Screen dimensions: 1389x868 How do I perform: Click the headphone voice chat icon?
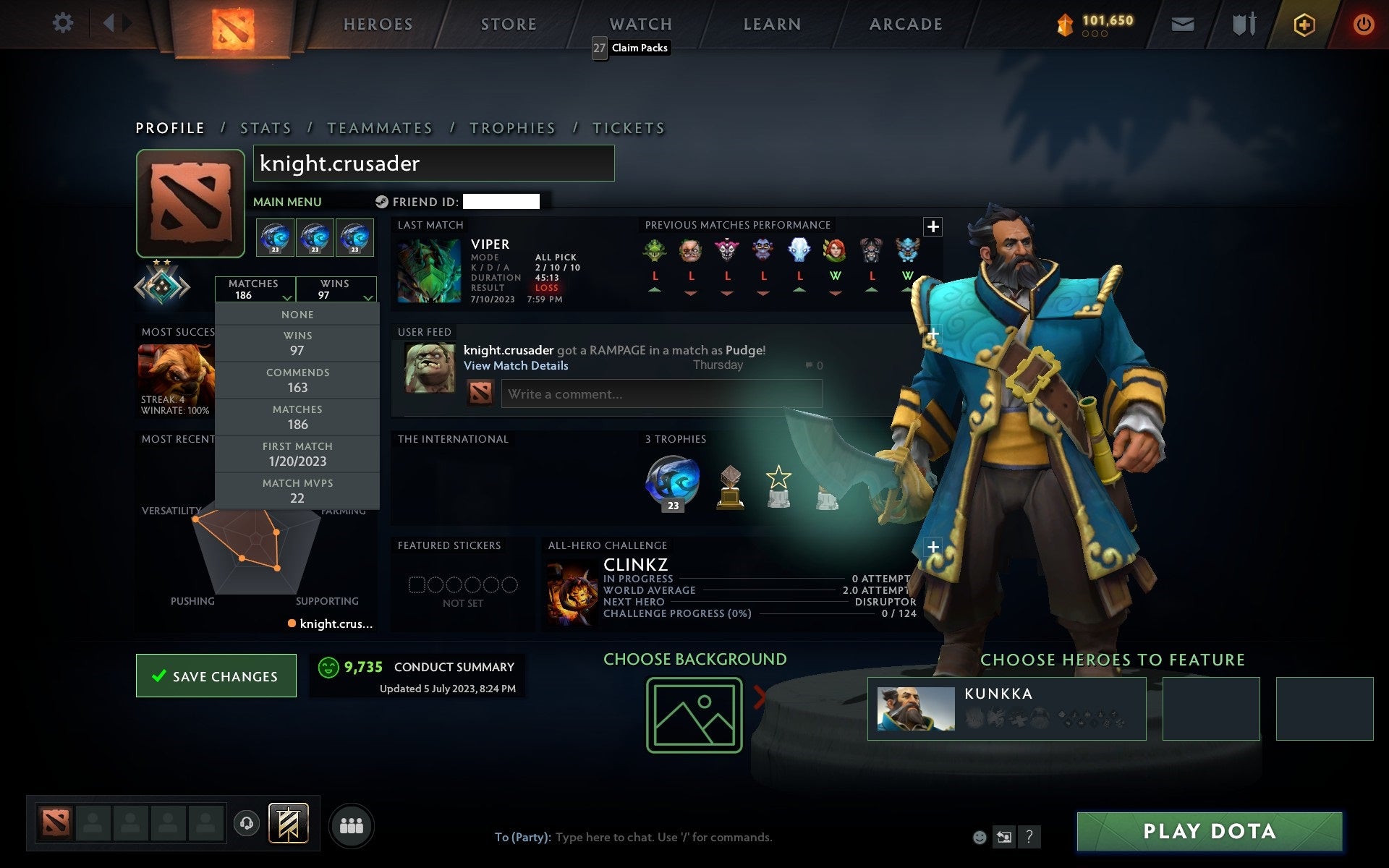[247, 825]
